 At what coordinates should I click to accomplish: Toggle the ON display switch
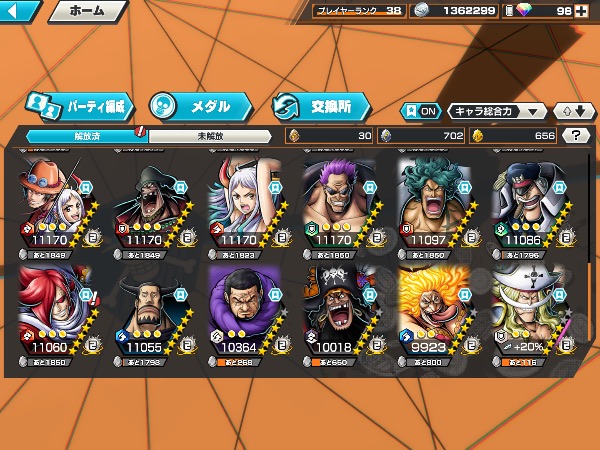pos(421,111)
